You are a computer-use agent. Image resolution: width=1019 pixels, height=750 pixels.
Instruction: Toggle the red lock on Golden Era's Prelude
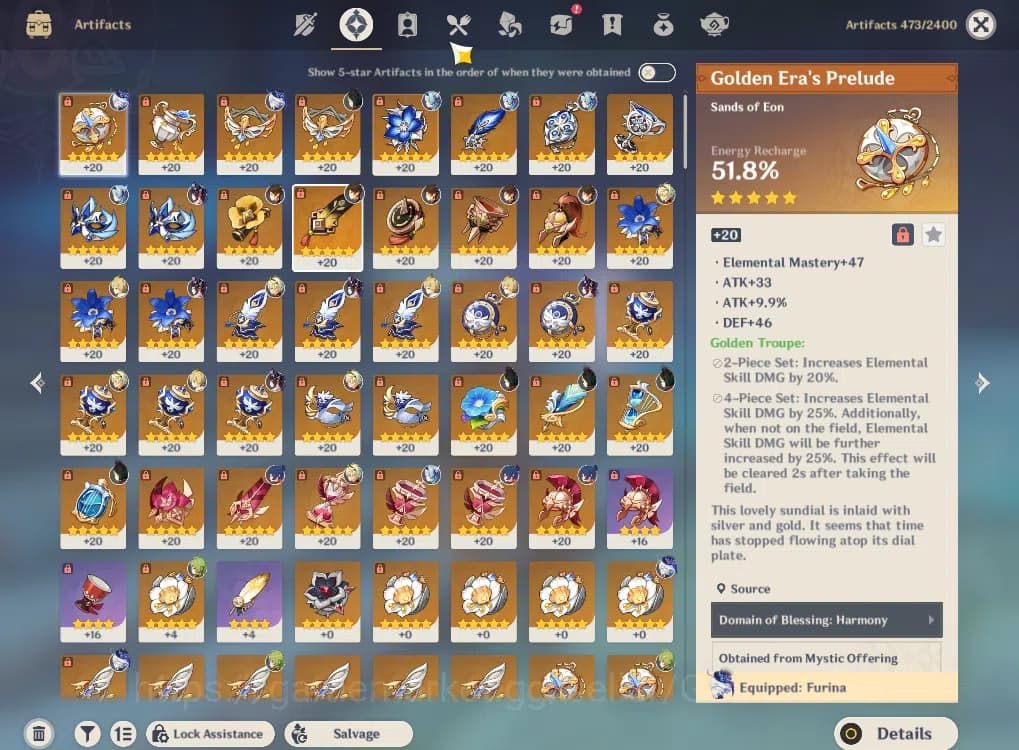[902, 235]
